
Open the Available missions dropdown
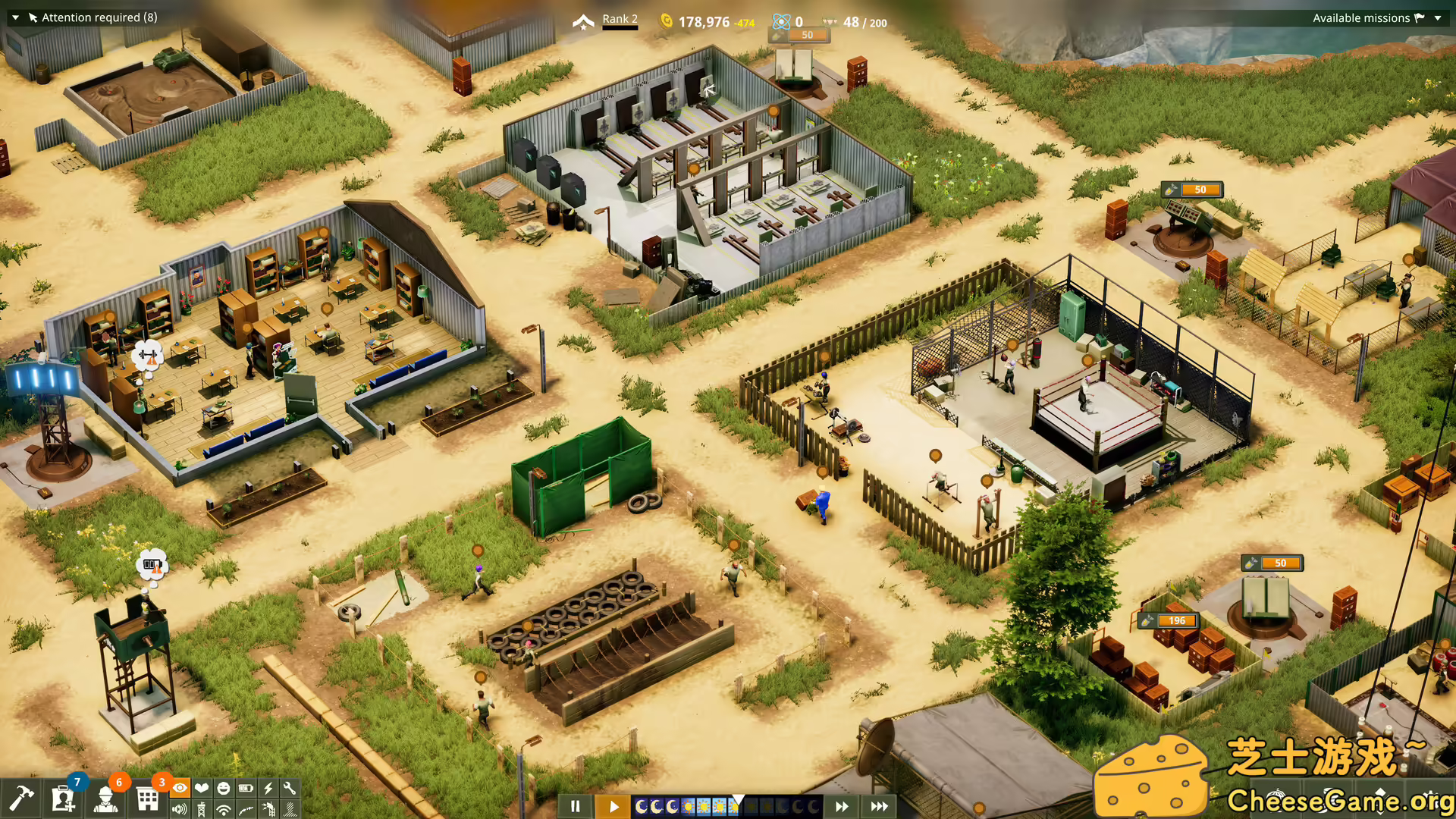[x=1361, y=17]
